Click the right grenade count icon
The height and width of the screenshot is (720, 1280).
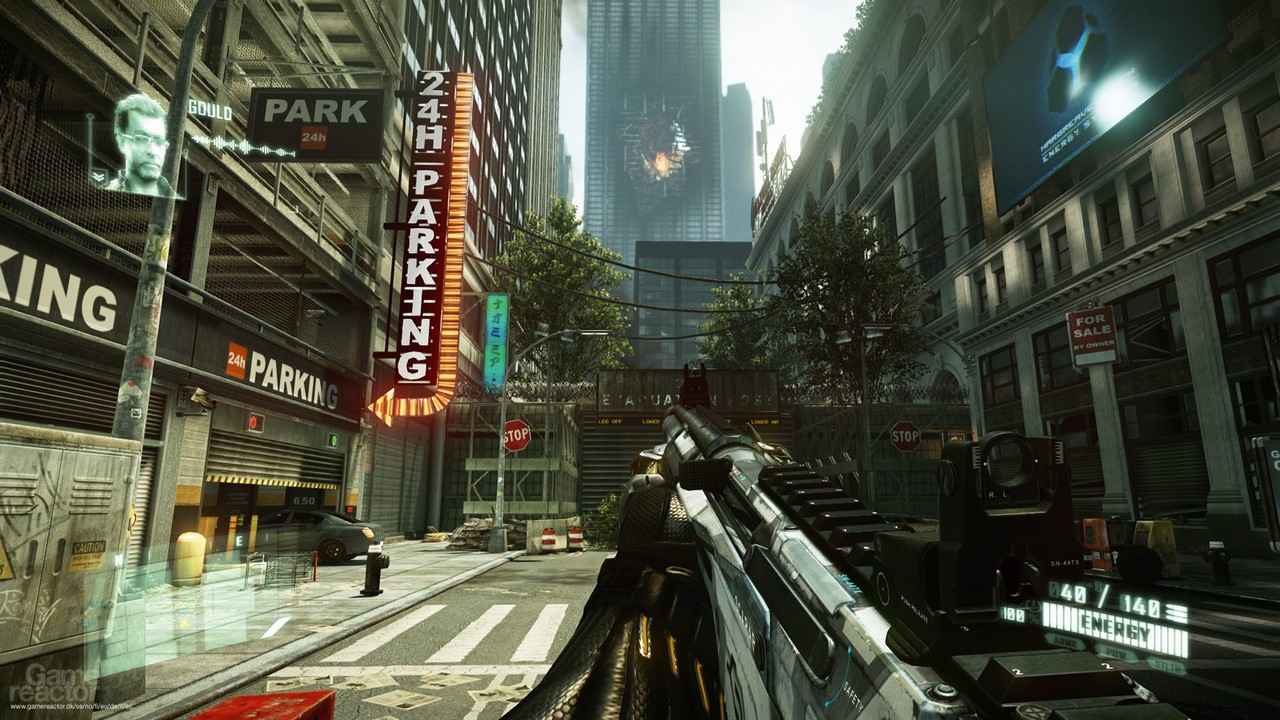tap(1107, 665)
